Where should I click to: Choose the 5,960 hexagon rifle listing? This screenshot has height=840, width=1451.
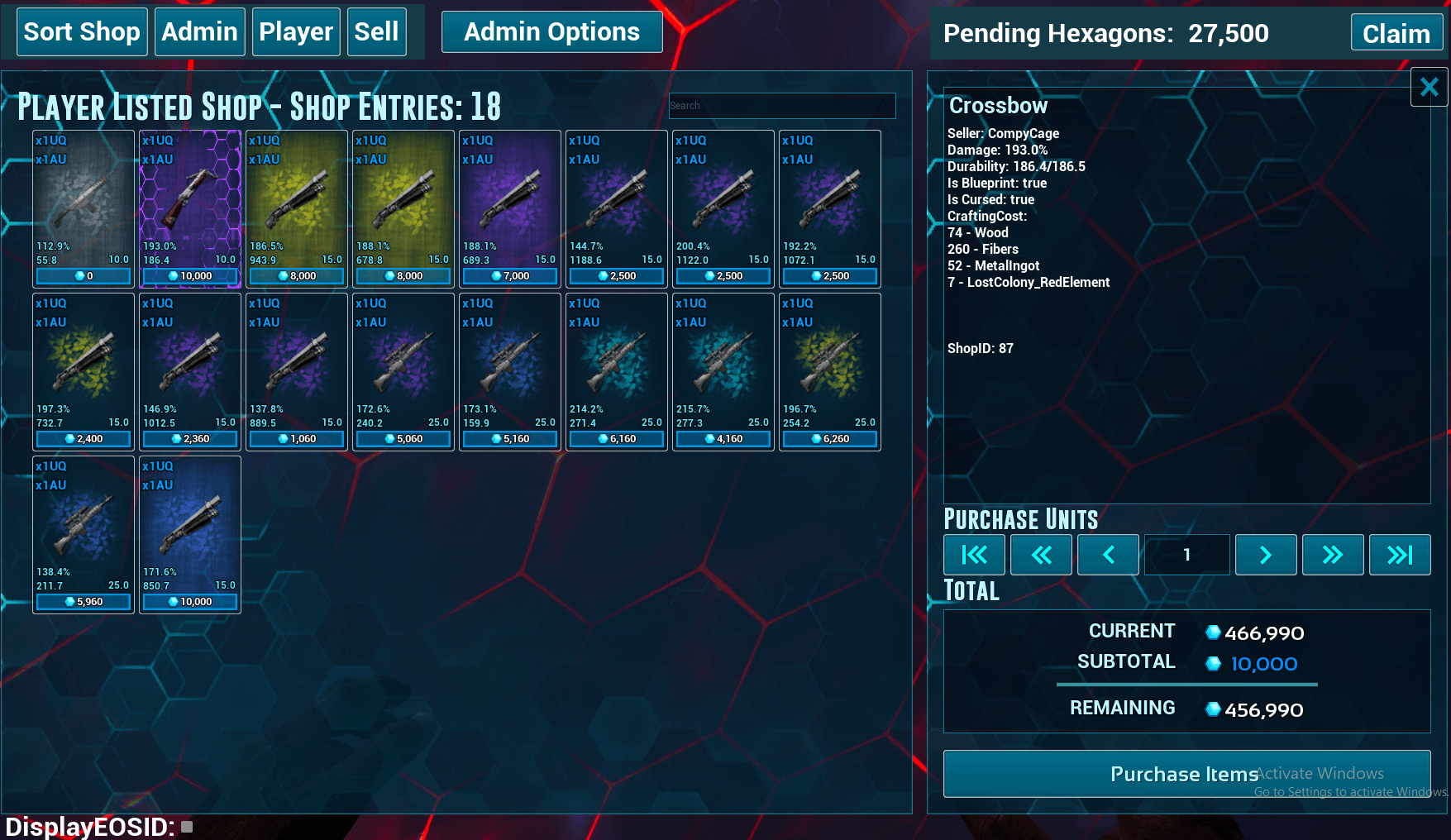click(x=84, y=534)
